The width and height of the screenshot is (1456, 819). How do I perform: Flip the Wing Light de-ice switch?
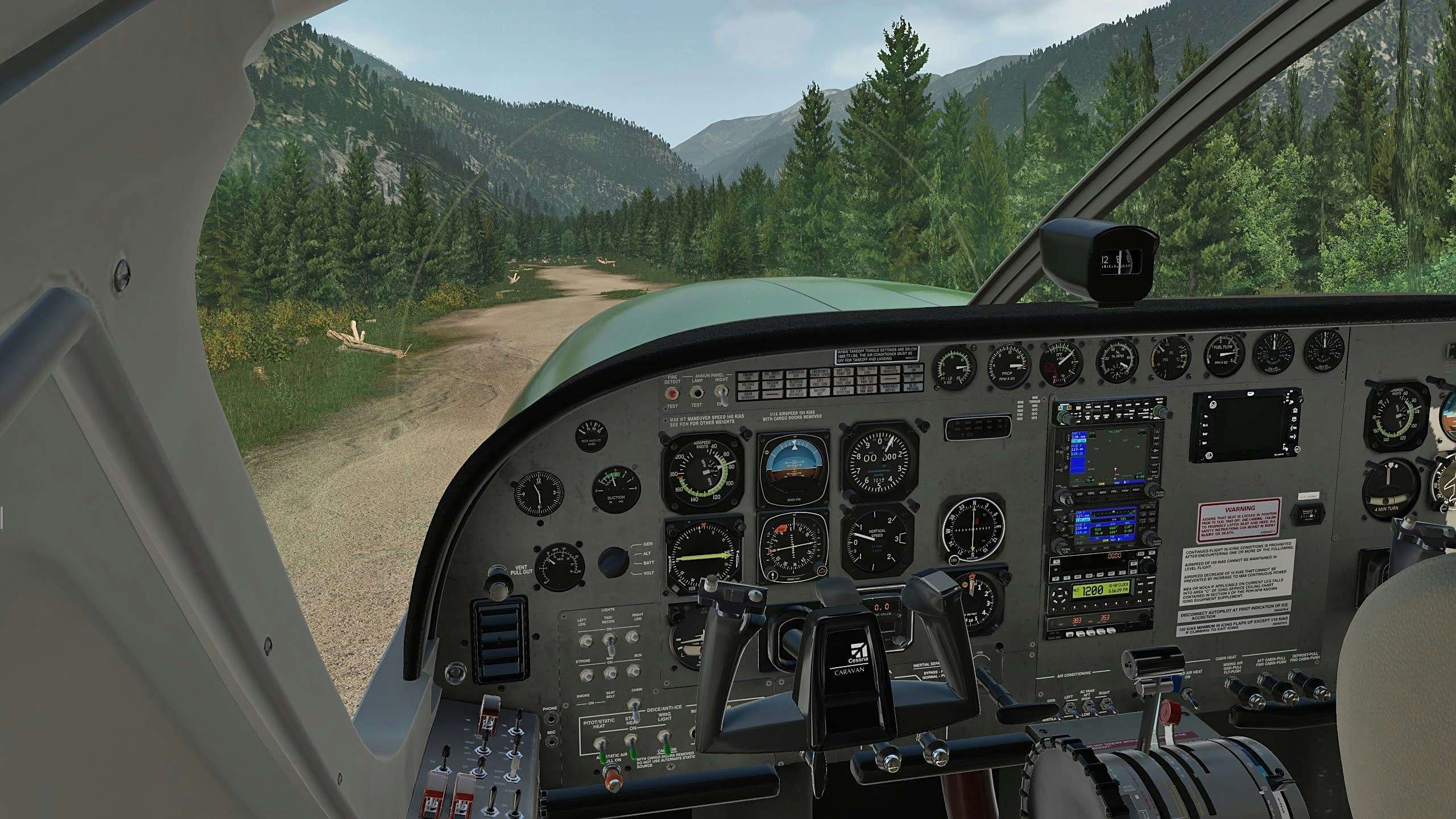coord(664,738)
